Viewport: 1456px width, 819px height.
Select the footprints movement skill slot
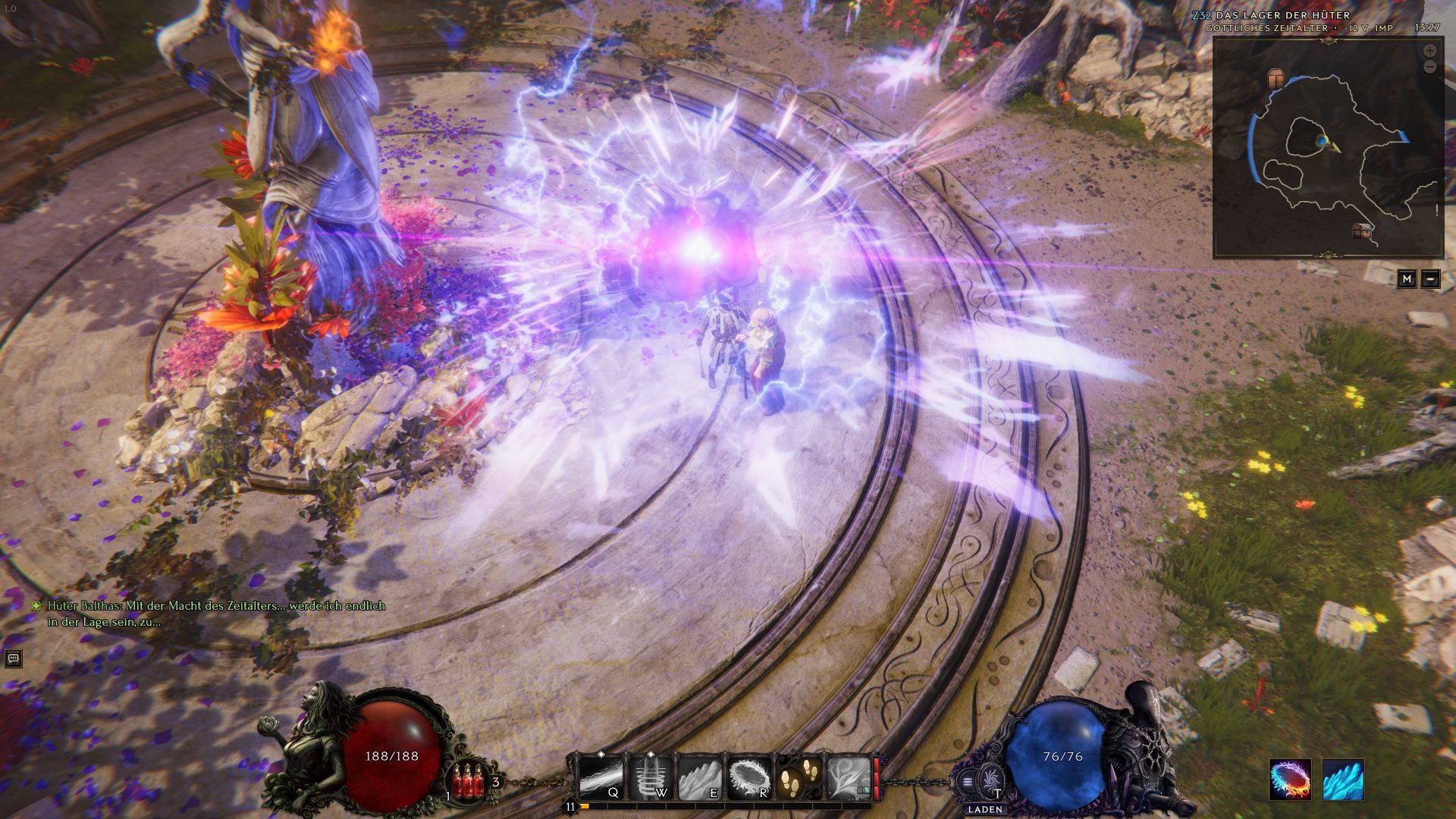[x=799, y=778]
